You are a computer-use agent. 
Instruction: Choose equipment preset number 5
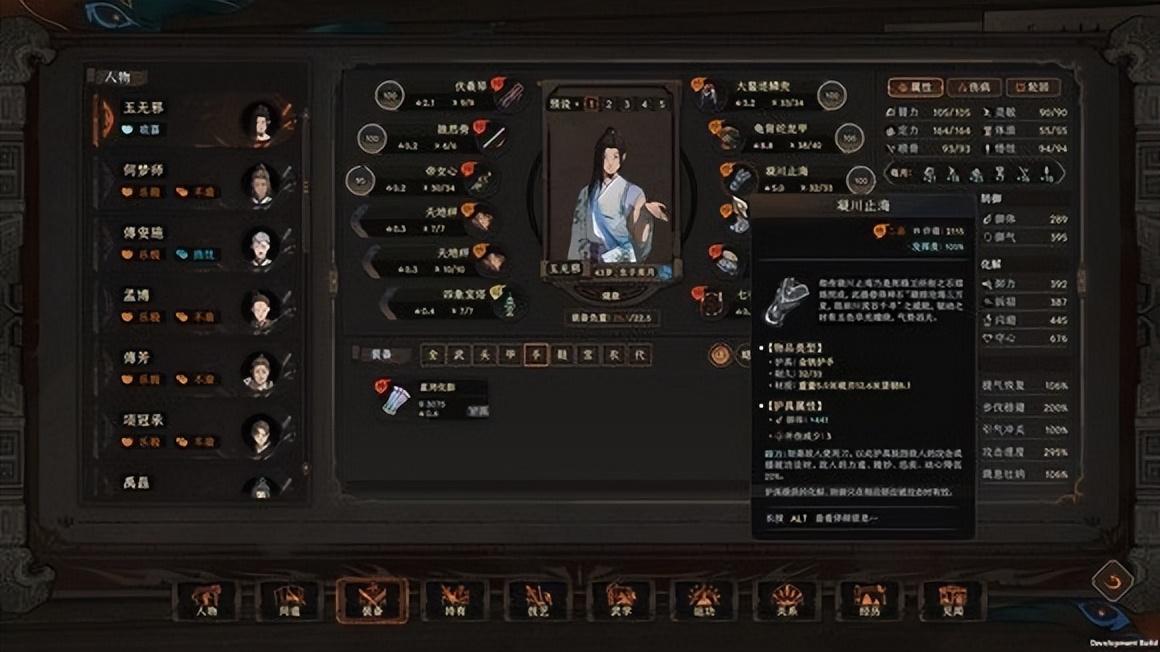coord(661,104)
